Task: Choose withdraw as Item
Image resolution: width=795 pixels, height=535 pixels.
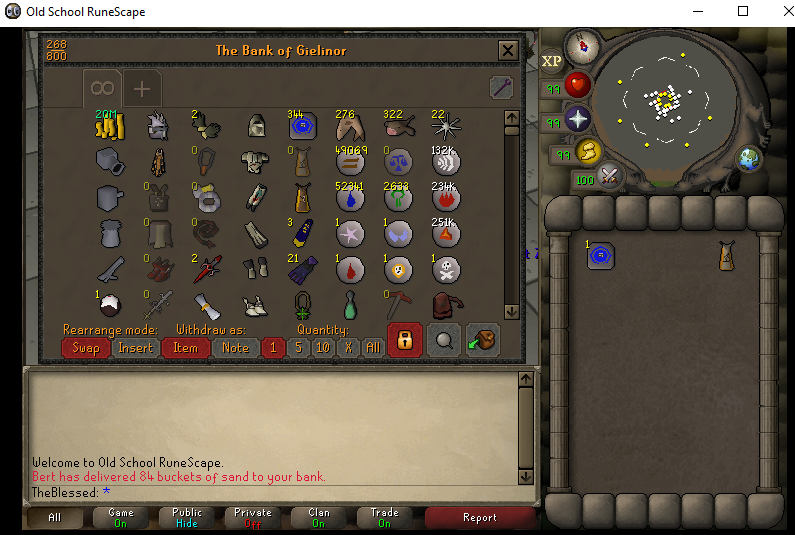Action: coord(185,348)
